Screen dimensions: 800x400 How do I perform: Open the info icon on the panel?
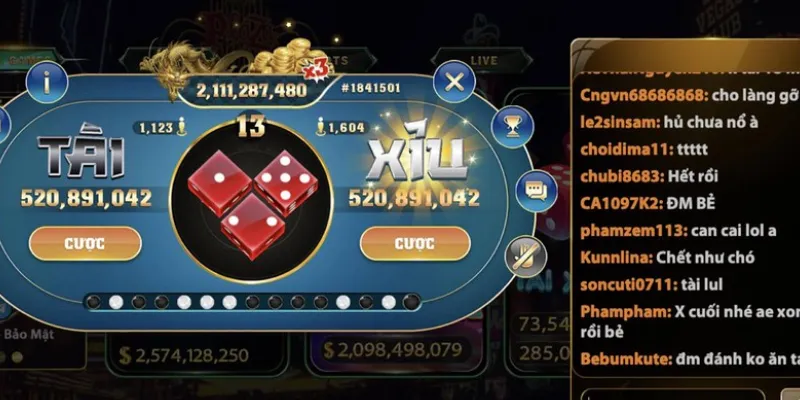(x=47, y=83)
